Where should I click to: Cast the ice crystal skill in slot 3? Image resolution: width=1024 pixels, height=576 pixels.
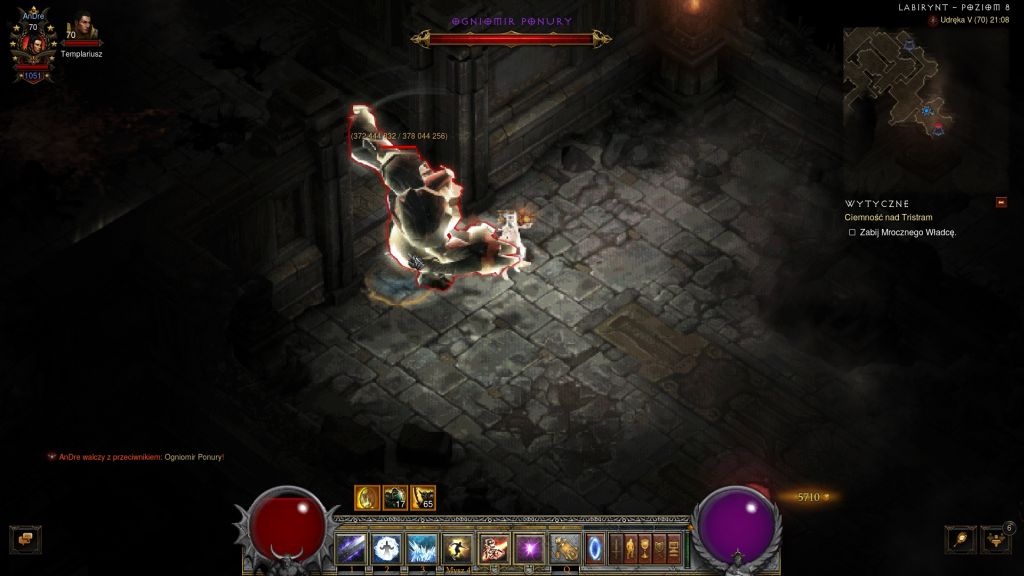(x=422, y=548)
